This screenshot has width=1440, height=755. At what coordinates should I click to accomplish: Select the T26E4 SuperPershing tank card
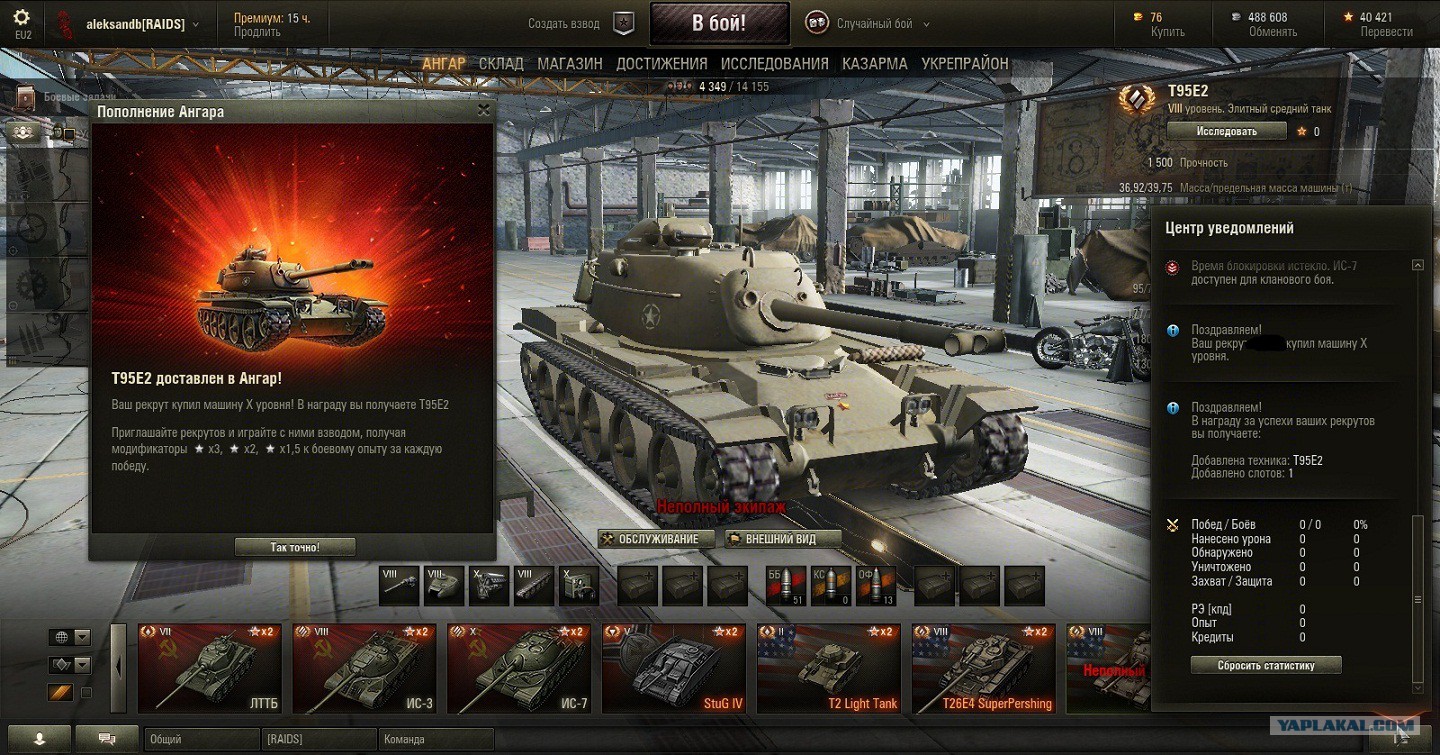click(983, 668)
